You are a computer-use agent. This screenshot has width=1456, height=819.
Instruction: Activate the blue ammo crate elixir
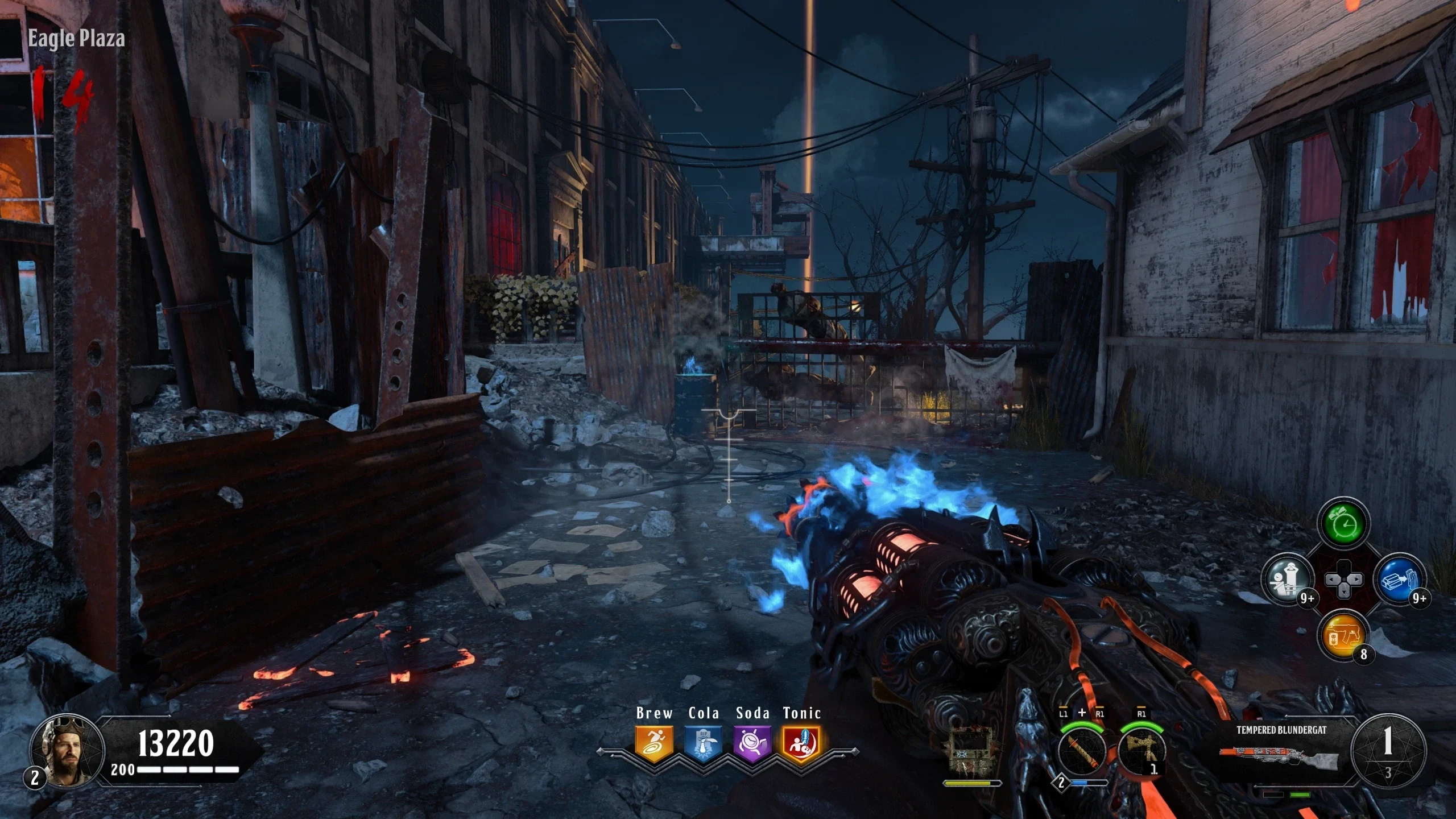pos(1400,580)
